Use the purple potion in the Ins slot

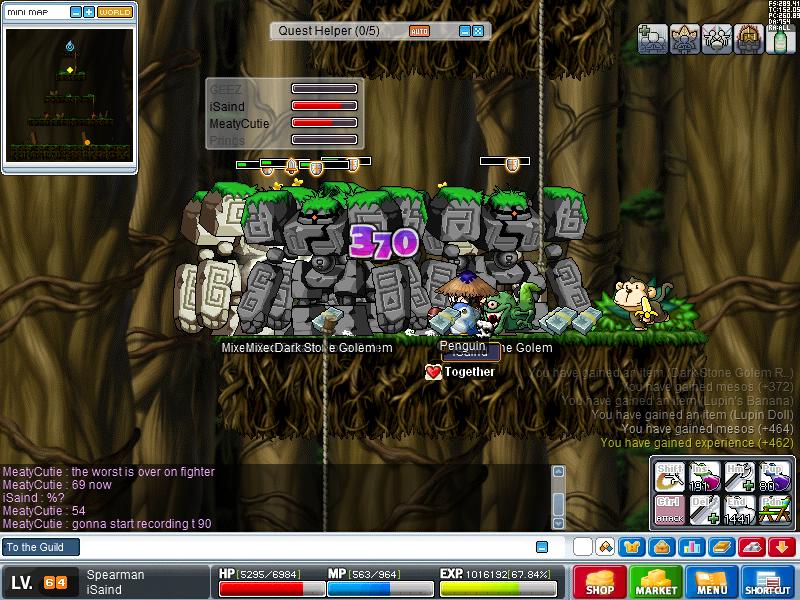703,477
